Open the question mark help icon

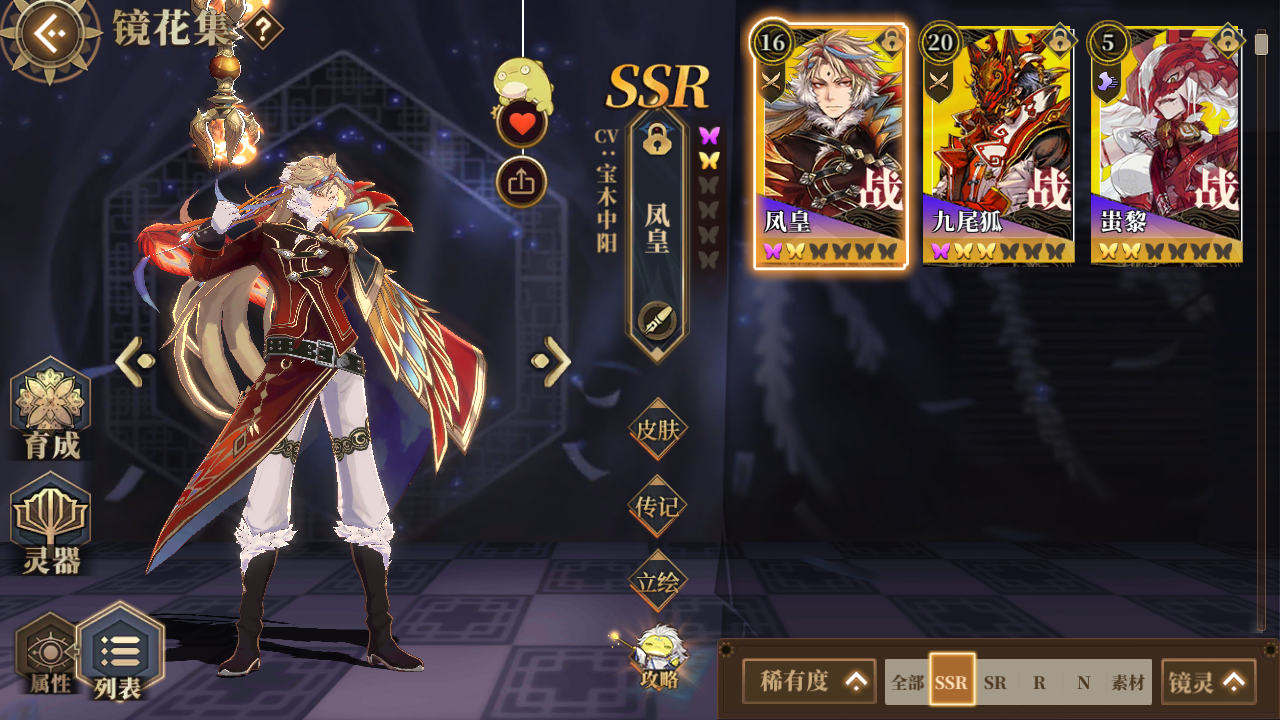pyautogui.click(x=262, y=29)
